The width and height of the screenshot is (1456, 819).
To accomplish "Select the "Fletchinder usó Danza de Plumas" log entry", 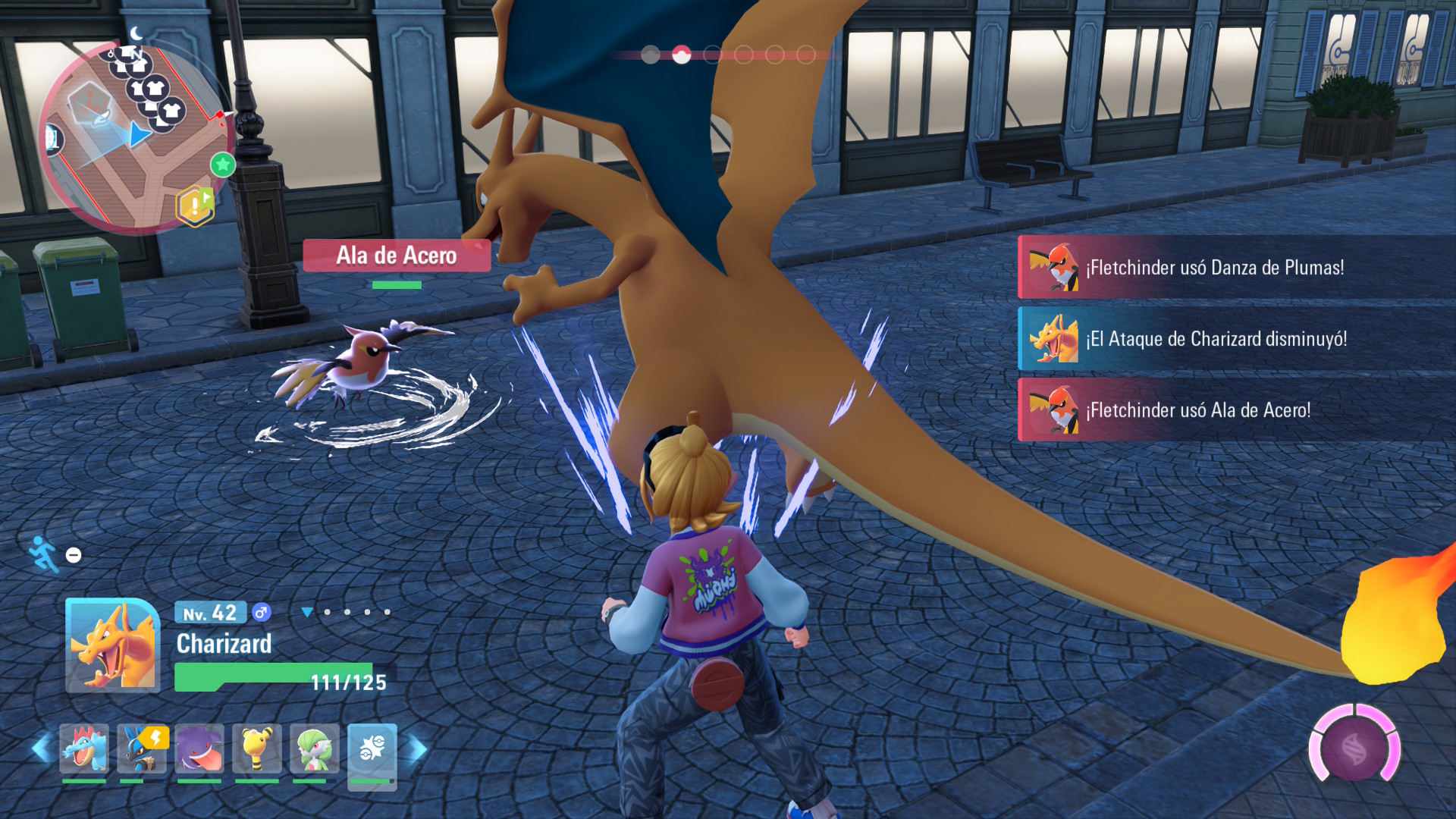I will coord(1236,268).
